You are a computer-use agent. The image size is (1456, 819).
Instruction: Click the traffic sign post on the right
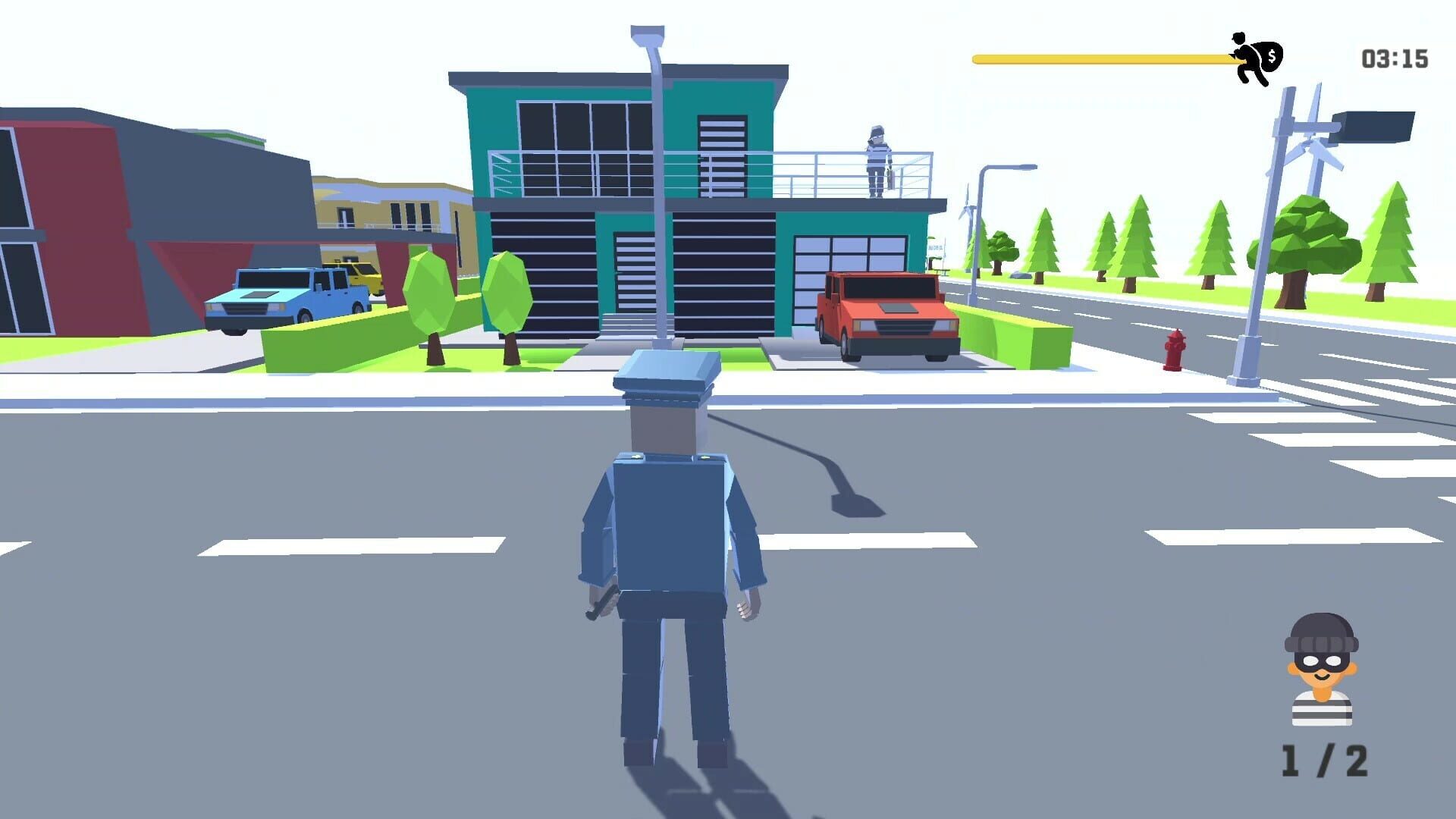pyautogui.click(x=1289, y=190)
